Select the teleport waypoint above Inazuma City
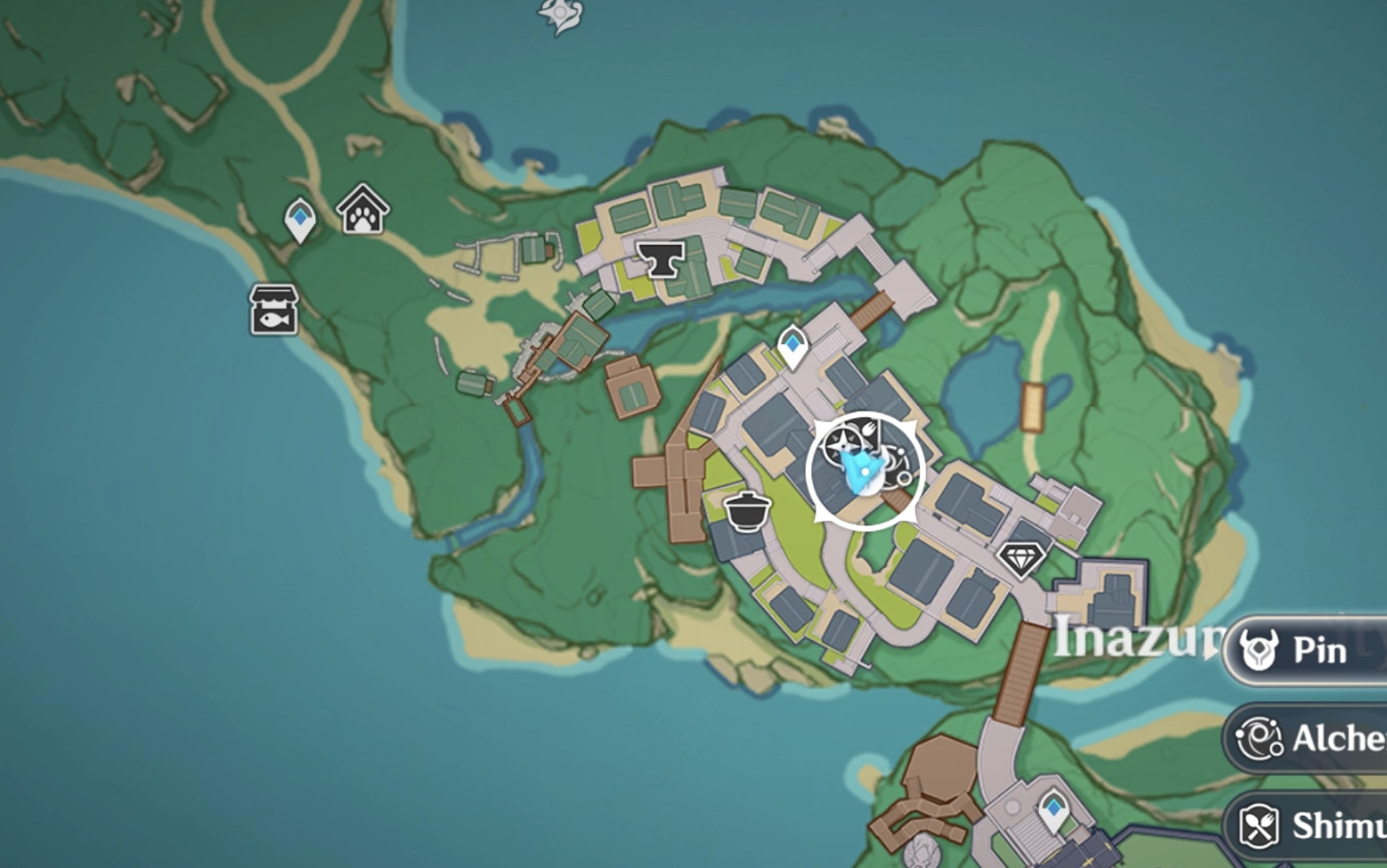The height and width of the screenshot is (868, 1387). tap(792, 346)
